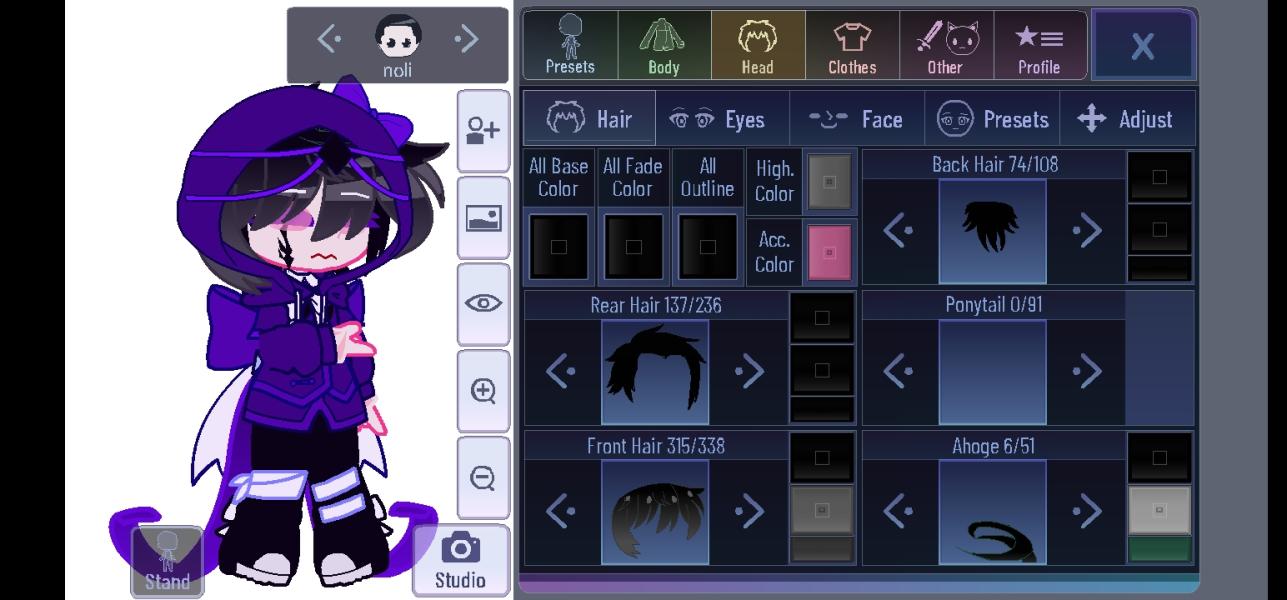
Task: Open the Presets top category
Action: 570,45
